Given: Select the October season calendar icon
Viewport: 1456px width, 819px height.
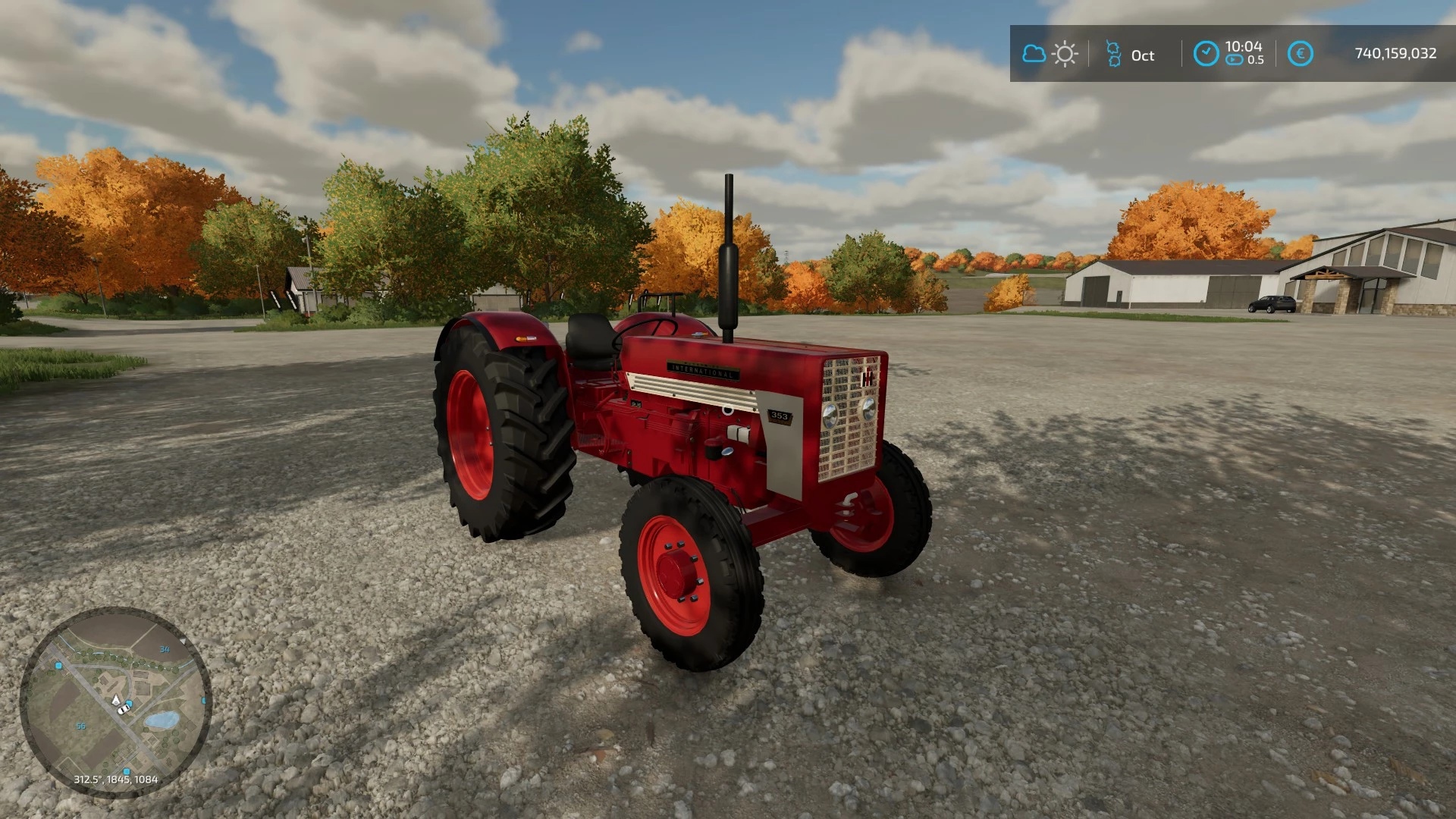Looking at the screenshot, I should (x=1113, y=54).
